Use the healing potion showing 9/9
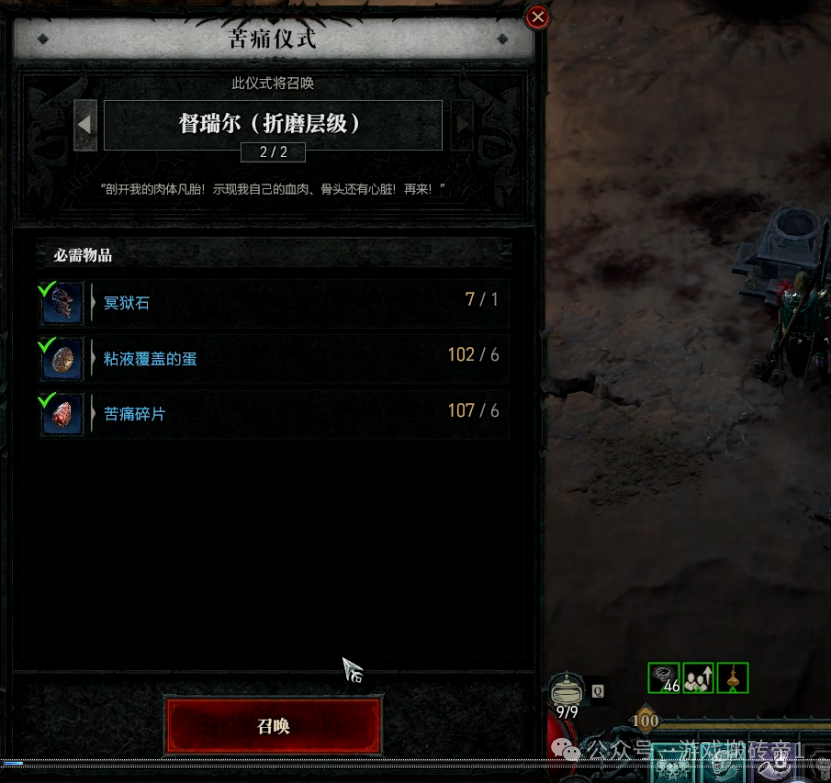Viewport: 831px width, 783px height. coord(567,693)
